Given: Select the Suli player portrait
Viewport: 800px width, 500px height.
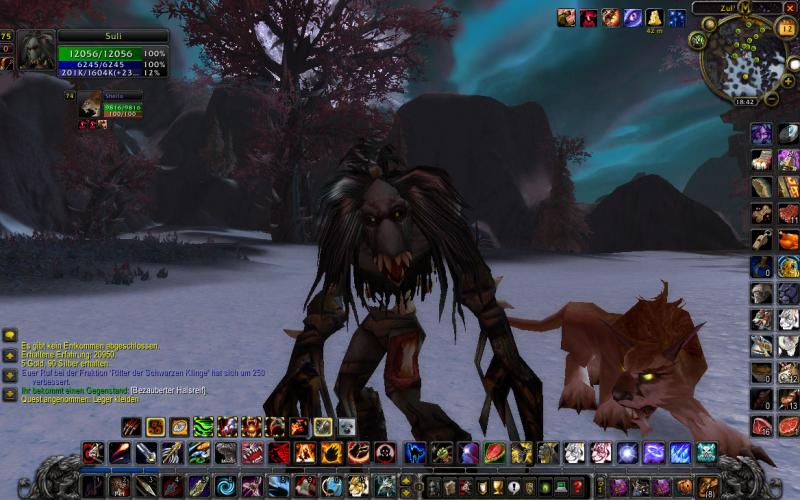Looking at the screenshot, I should pyautogui.click(x=37, y=50).
